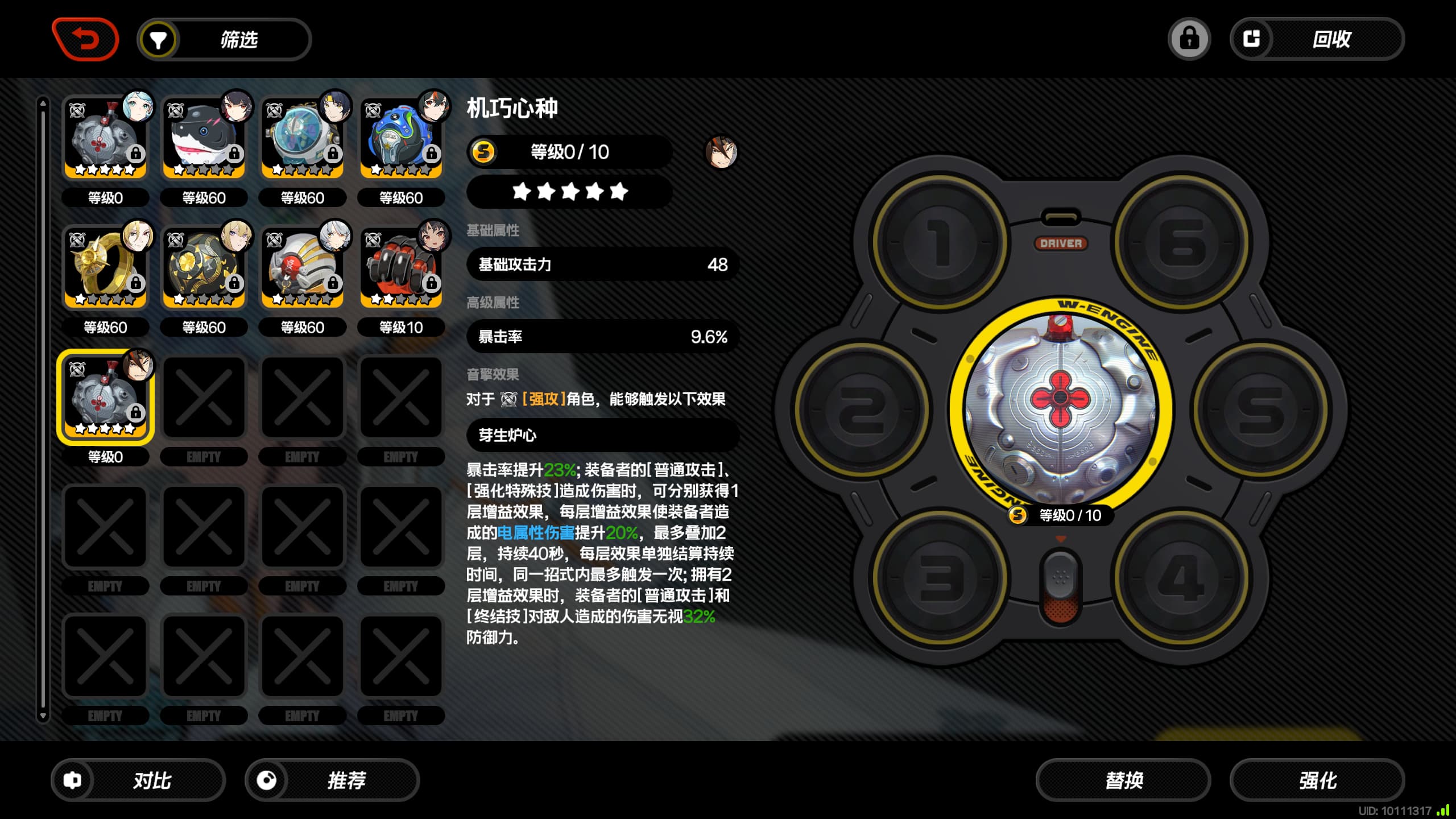Click the 对比 compare button
This screenshot has height=819, width=1456.
(x=138, y=780)
